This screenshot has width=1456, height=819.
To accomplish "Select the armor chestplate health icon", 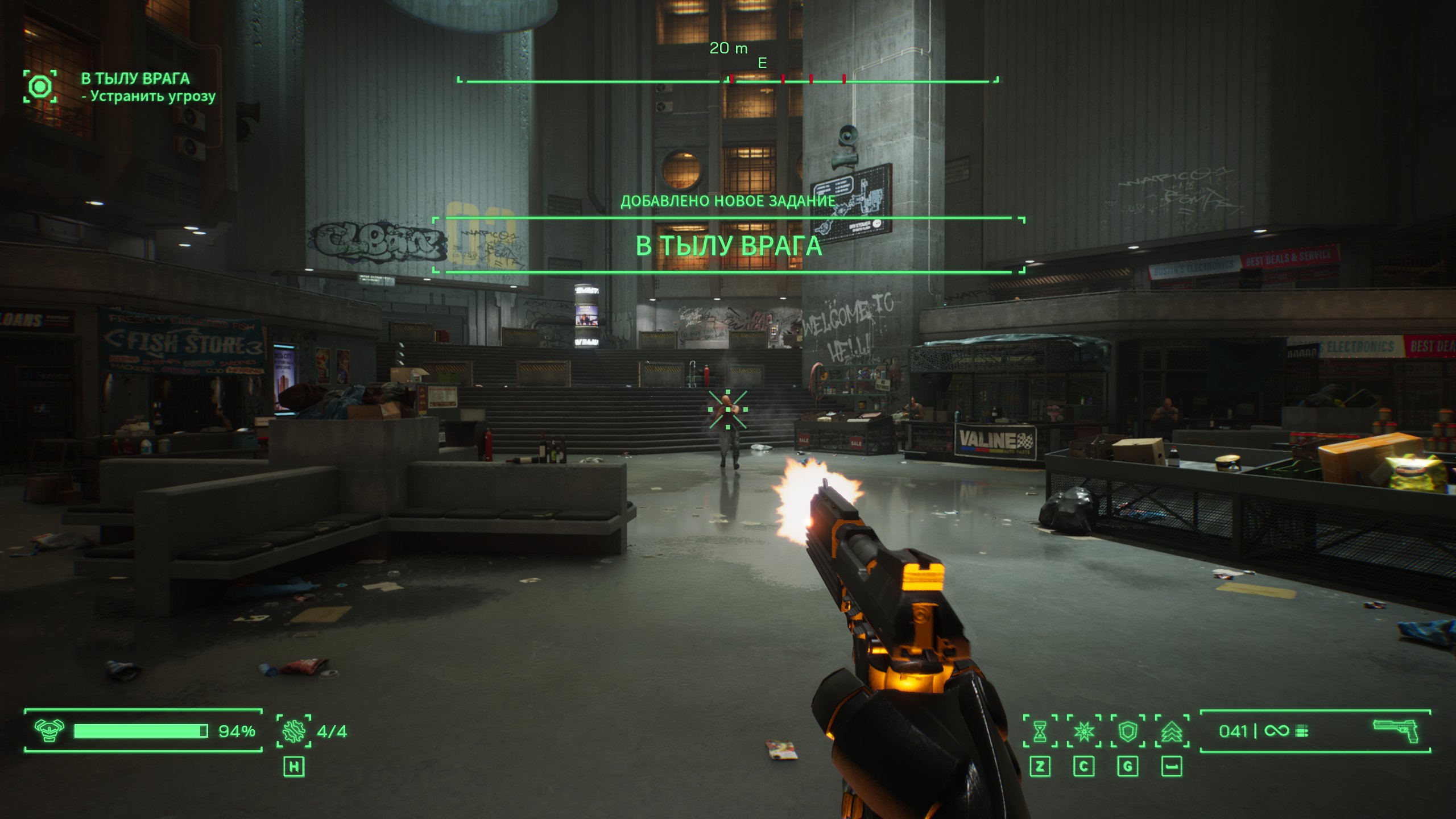I will [x=49, y=731].
